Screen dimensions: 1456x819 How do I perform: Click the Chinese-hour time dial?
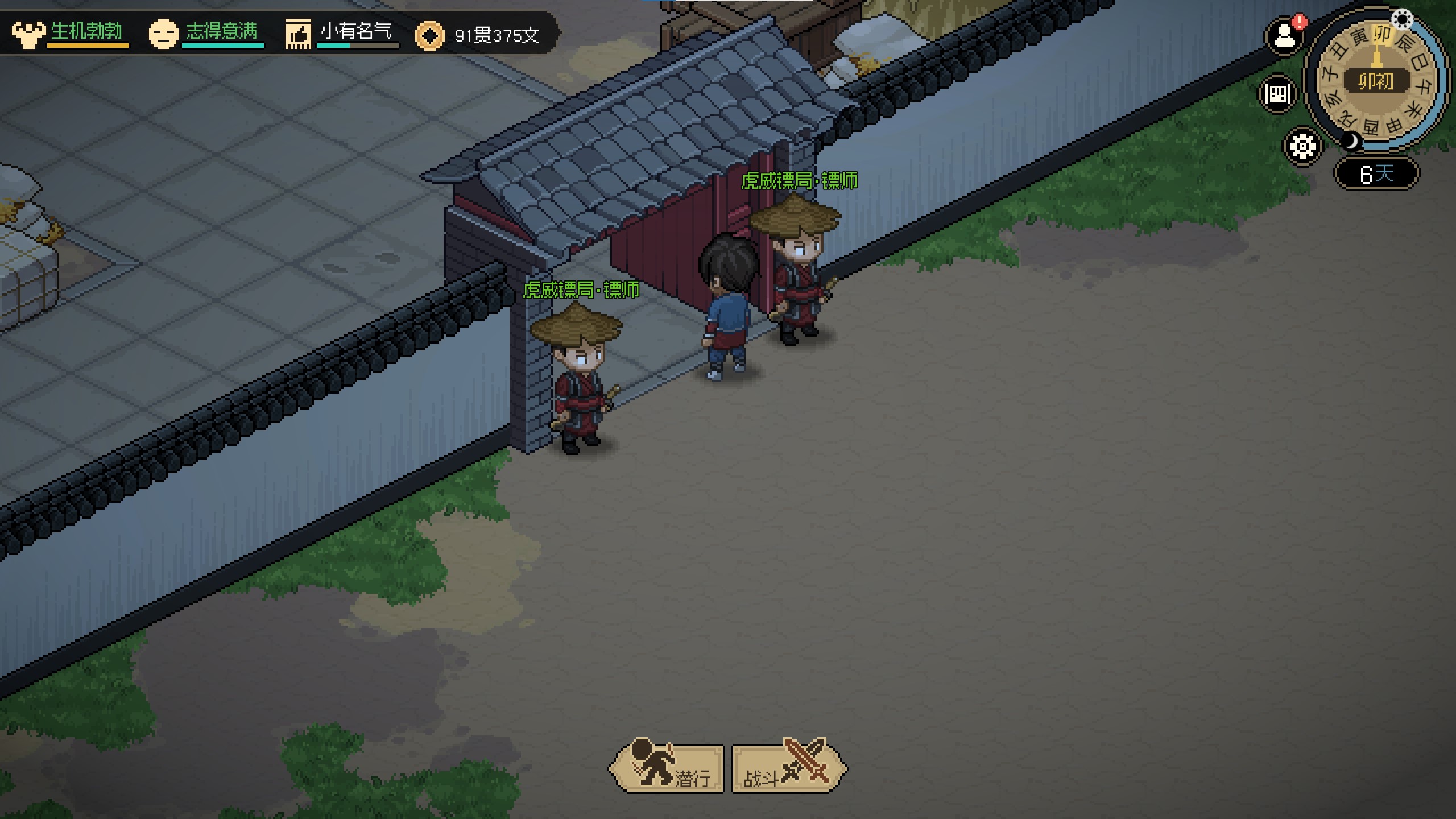[x=1376, y=81]
